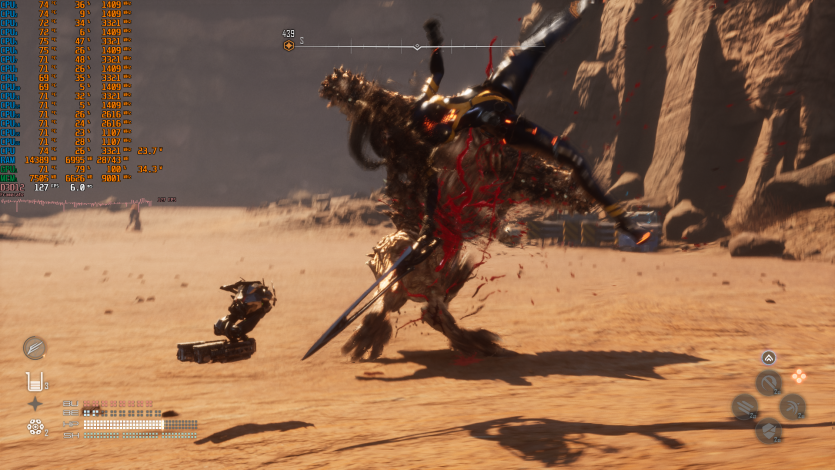Activate the four-point star icon
The height and width of the screenshot is (470, 835).
[x=35, y=403]
